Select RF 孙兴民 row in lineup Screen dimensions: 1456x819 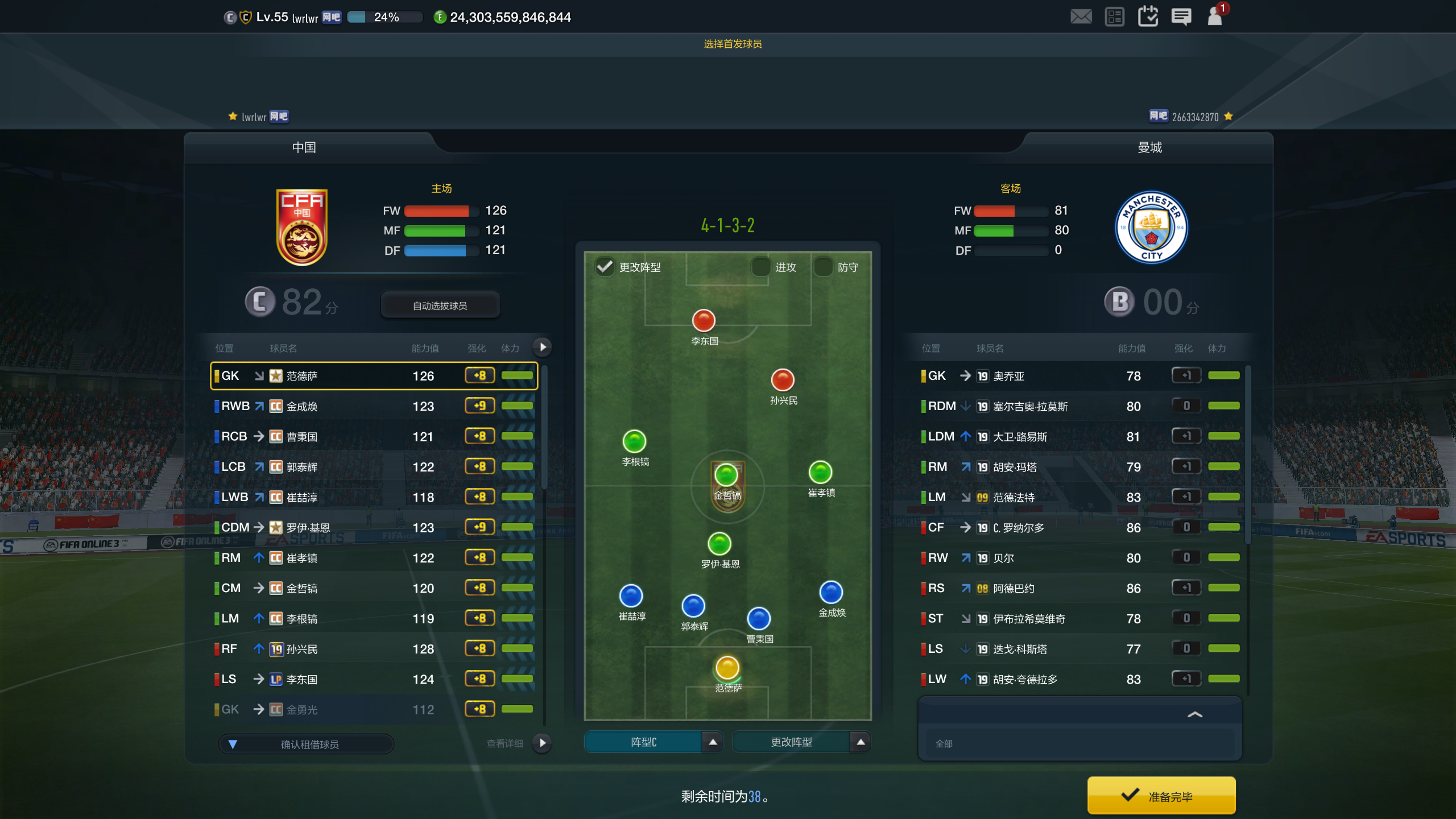(374, 649)
